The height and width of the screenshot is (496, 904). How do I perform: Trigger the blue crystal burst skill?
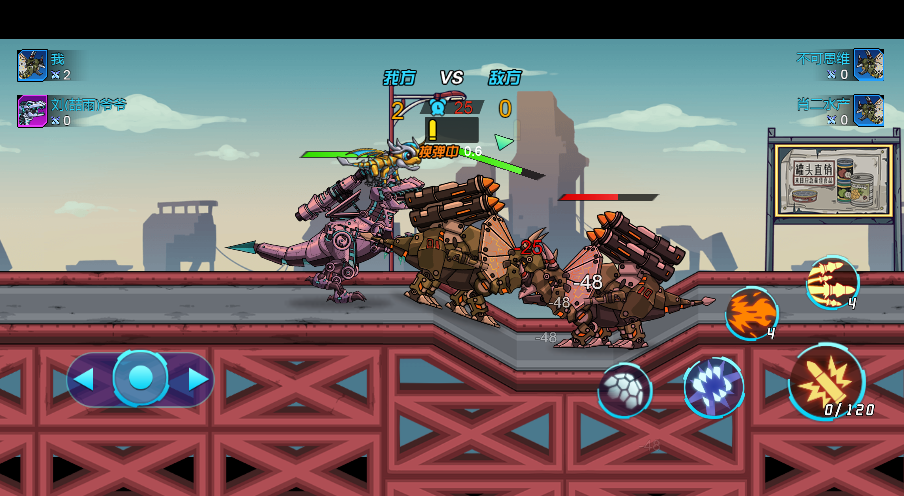(713, 387)
